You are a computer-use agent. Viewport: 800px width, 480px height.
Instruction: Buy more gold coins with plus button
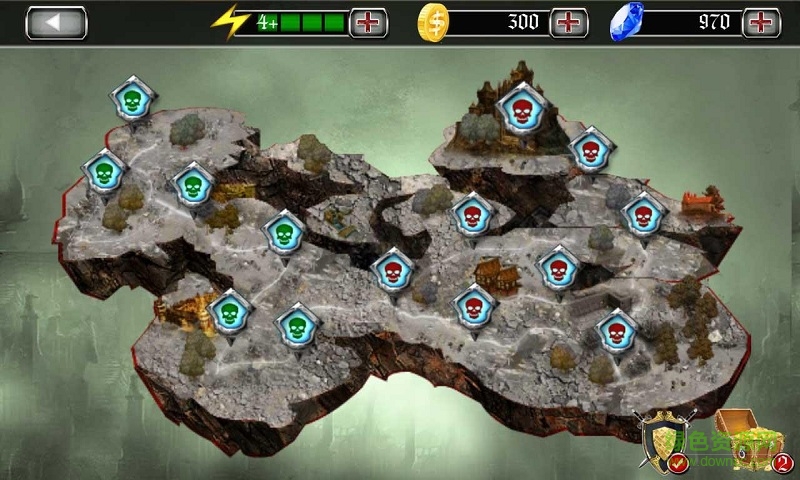569,22
